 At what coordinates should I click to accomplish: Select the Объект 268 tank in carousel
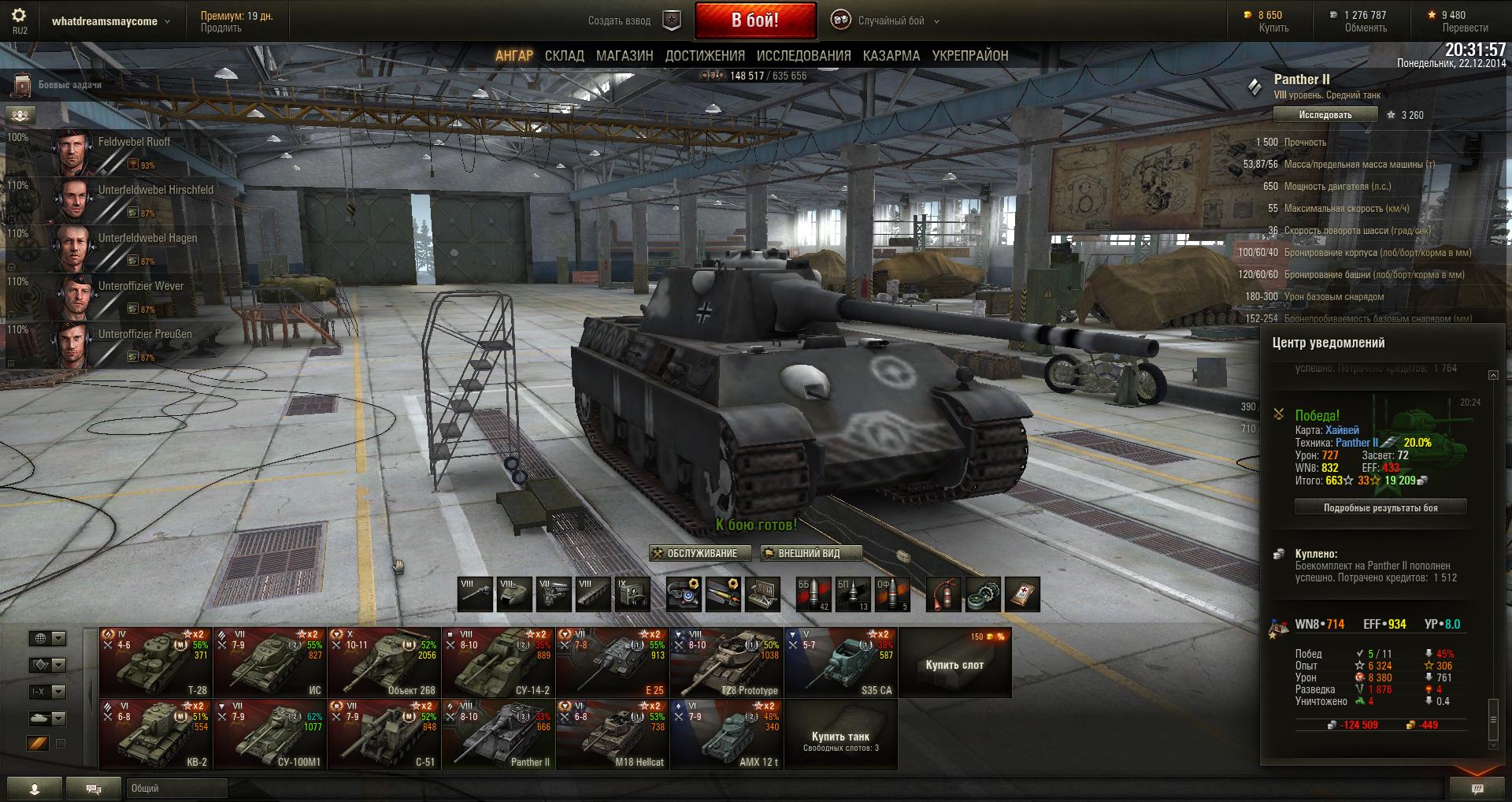tap(384, 663)
